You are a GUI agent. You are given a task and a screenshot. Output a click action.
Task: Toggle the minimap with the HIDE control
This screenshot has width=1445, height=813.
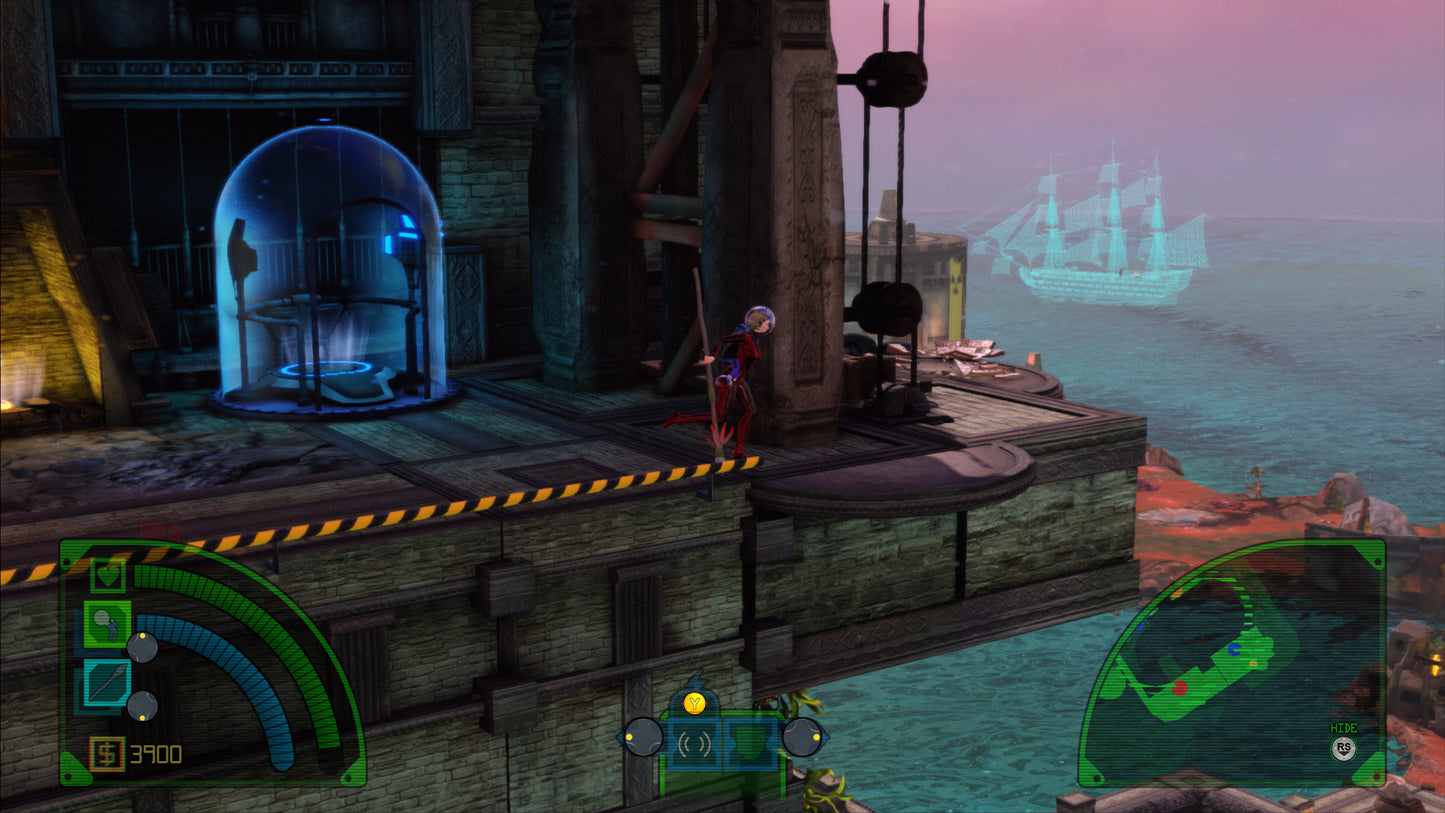point(1344,738)
